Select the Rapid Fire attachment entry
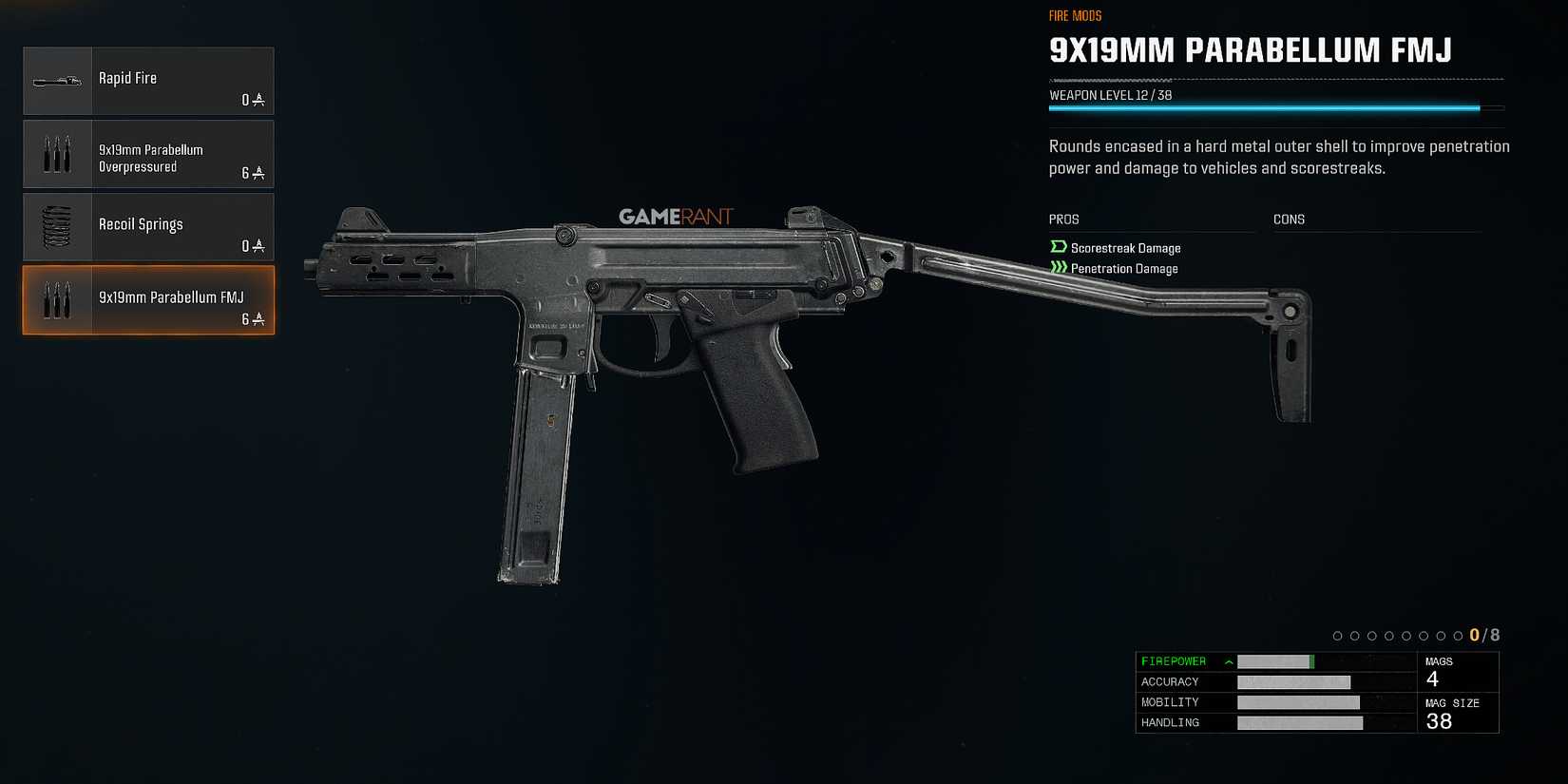 148,81
